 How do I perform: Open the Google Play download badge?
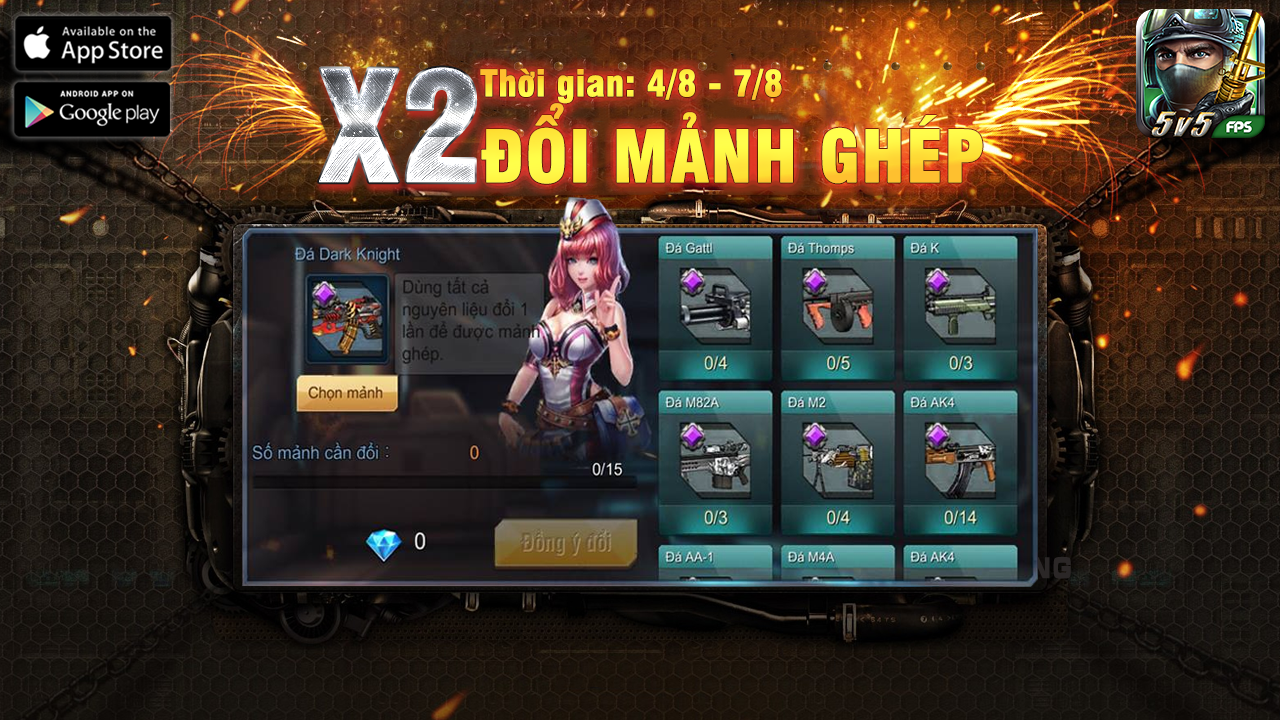tap(92, 109)
